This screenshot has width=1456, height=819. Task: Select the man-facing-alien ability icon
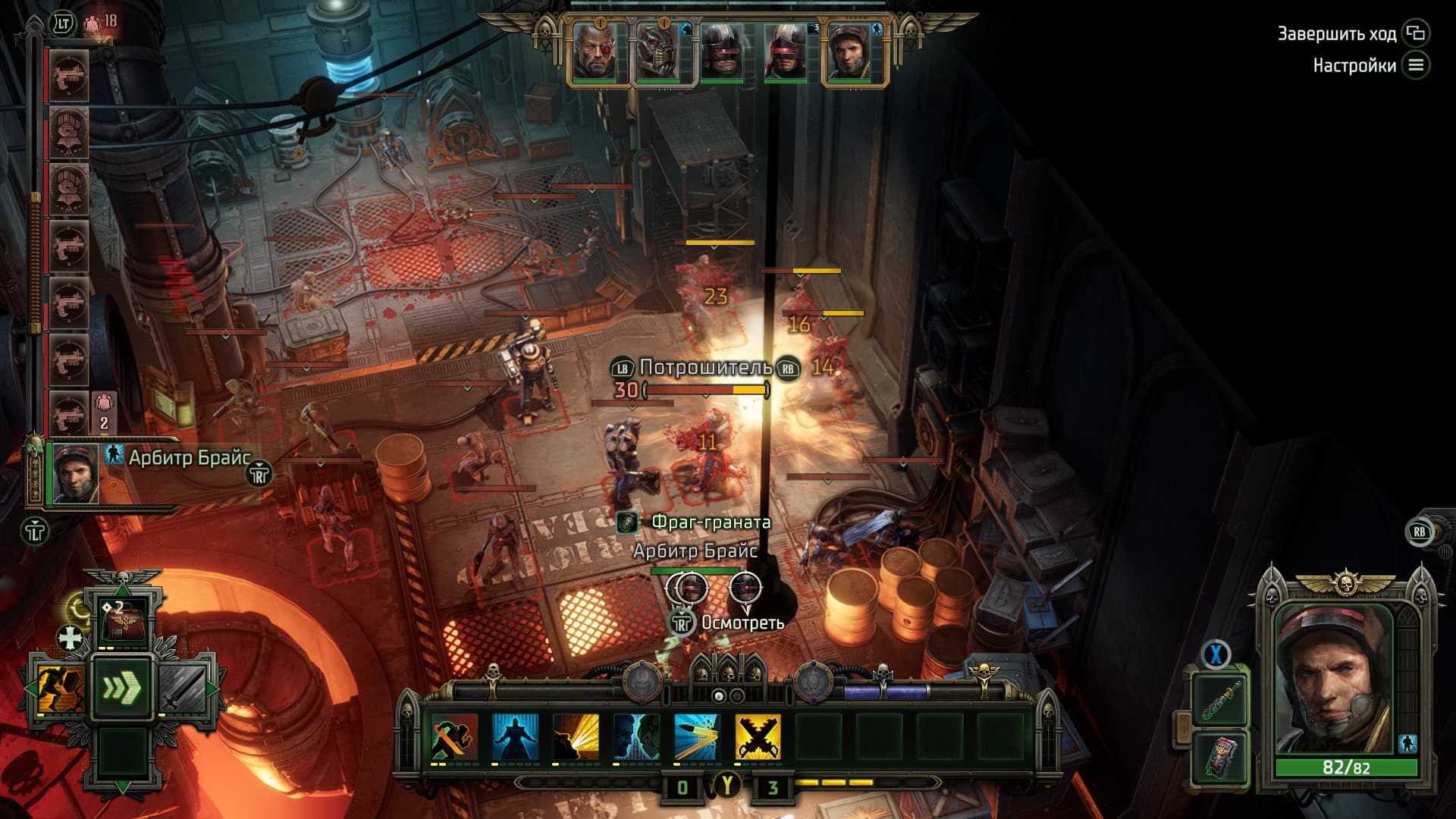636,736
